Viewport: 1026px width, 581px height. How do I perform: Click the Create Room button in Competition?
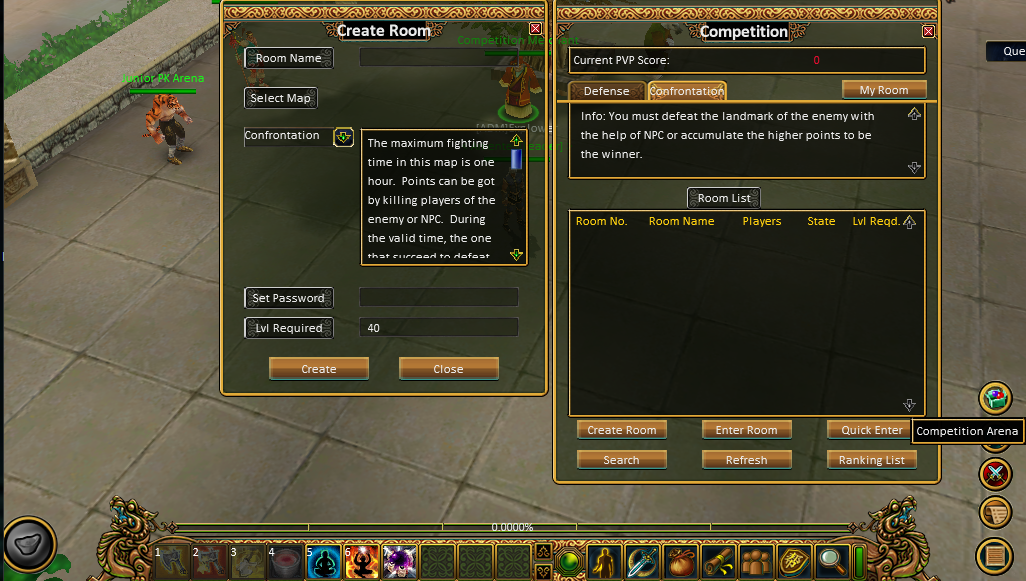point(621,430)
